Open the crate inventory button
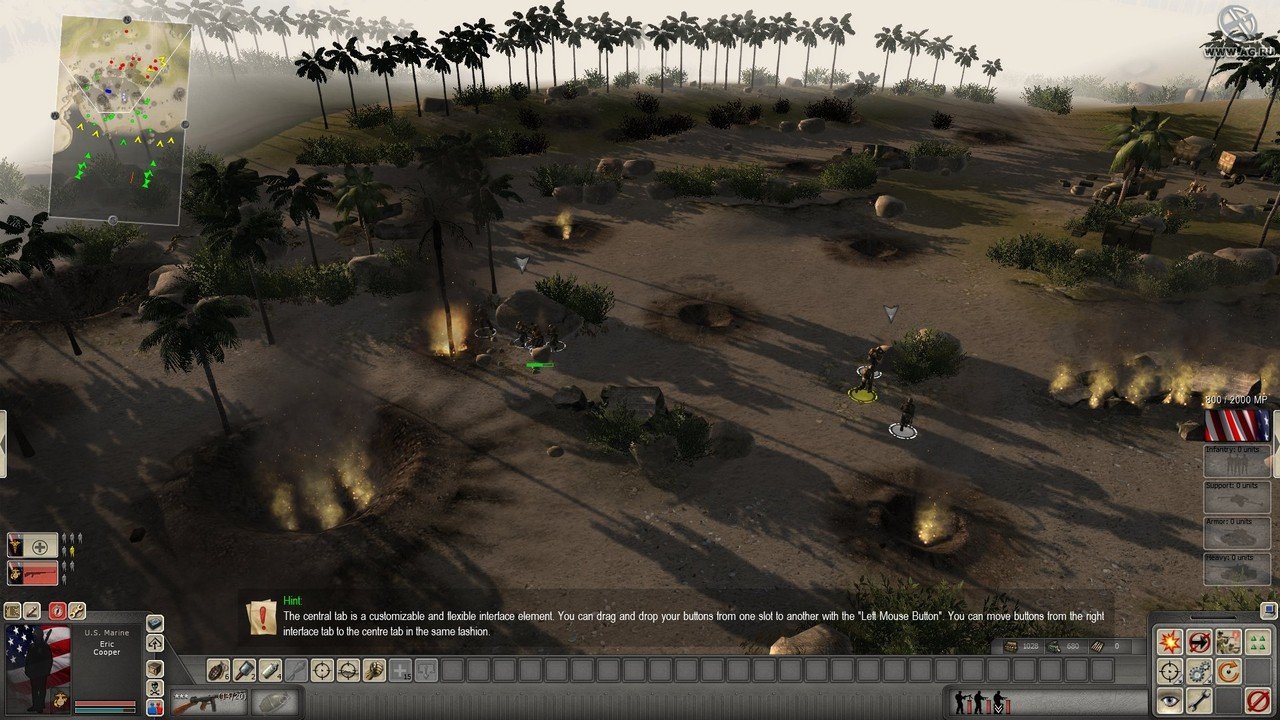 pos(154,667)
